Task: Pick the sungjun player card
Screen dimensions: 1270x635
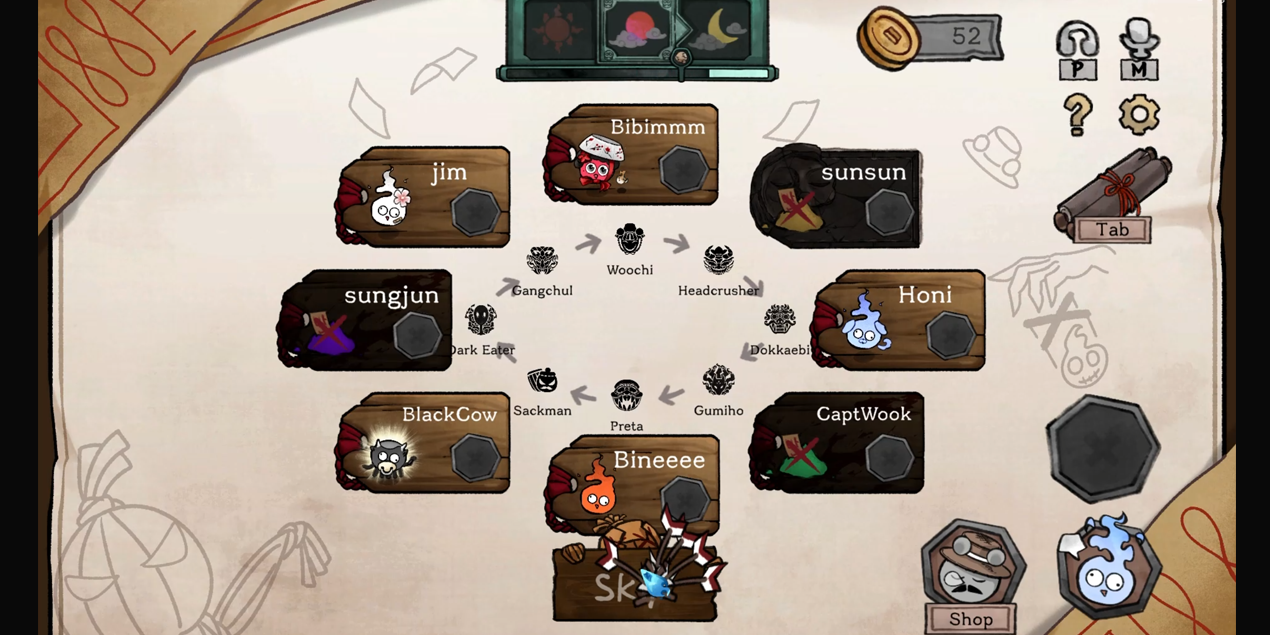Action: coord(366,319)
